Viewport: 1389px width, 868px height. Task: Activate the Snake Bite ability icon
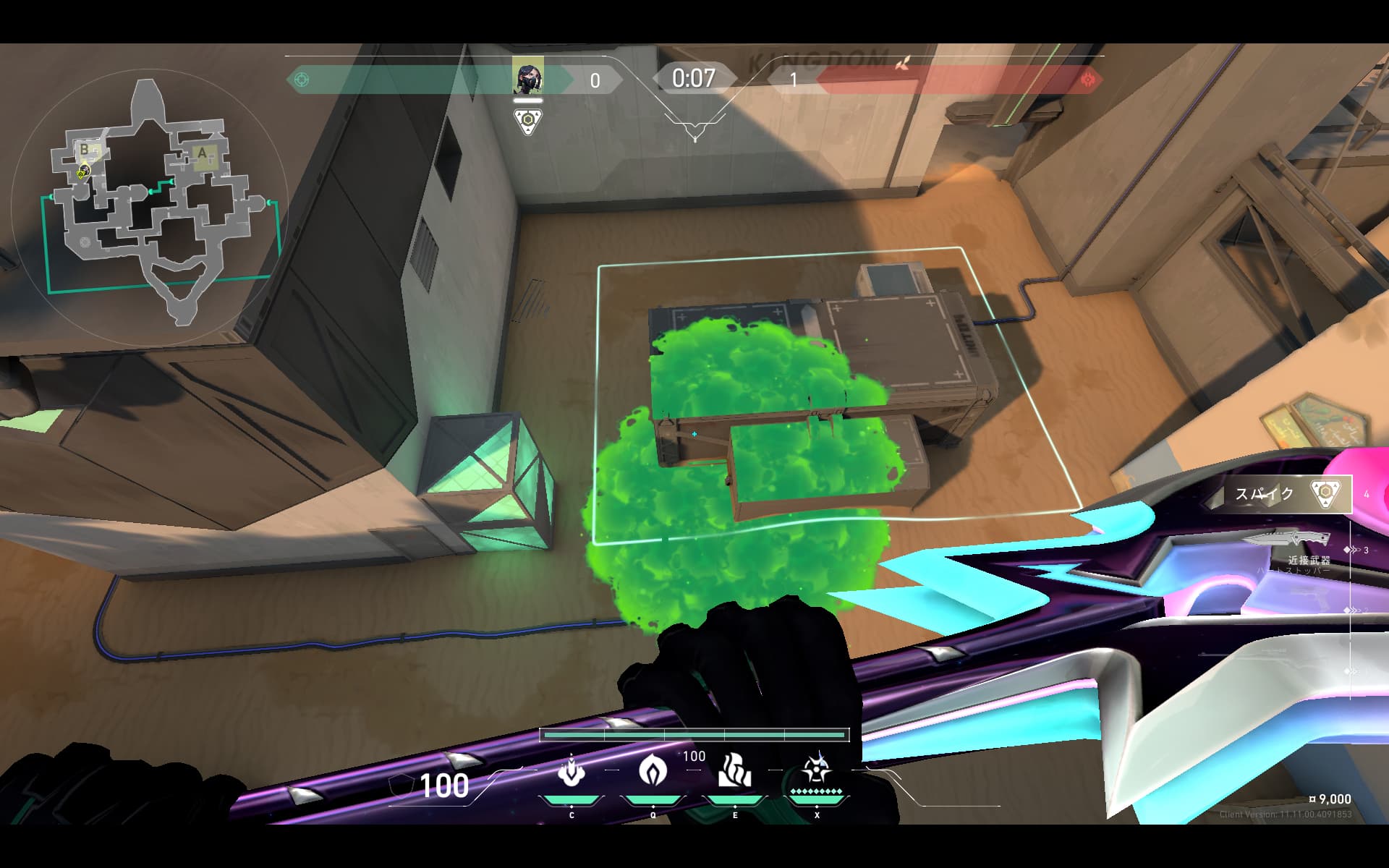coord(571,771)
